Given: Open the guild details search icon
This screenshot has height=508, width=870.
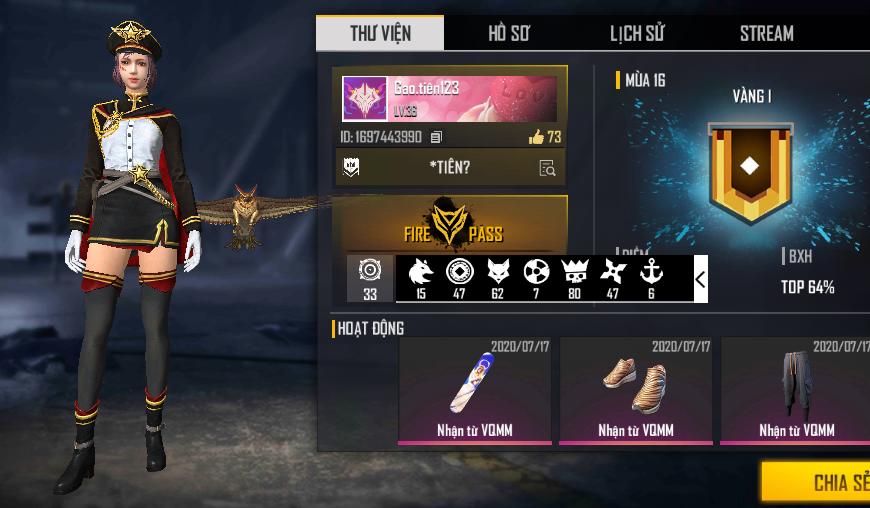Looking at the screenshot, I should (x=547, y=168).
